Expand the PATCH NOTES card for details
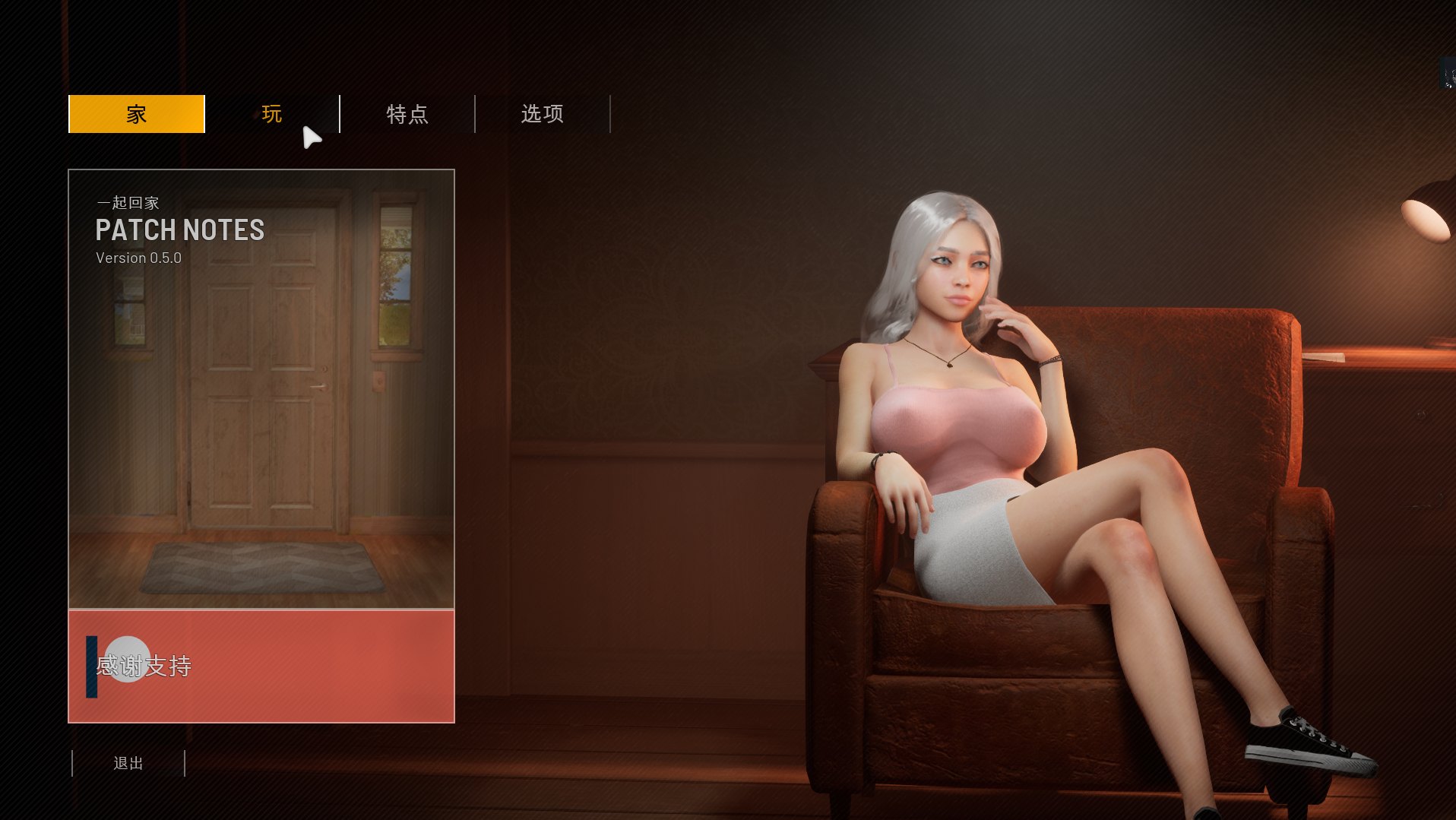 [180, 230]
